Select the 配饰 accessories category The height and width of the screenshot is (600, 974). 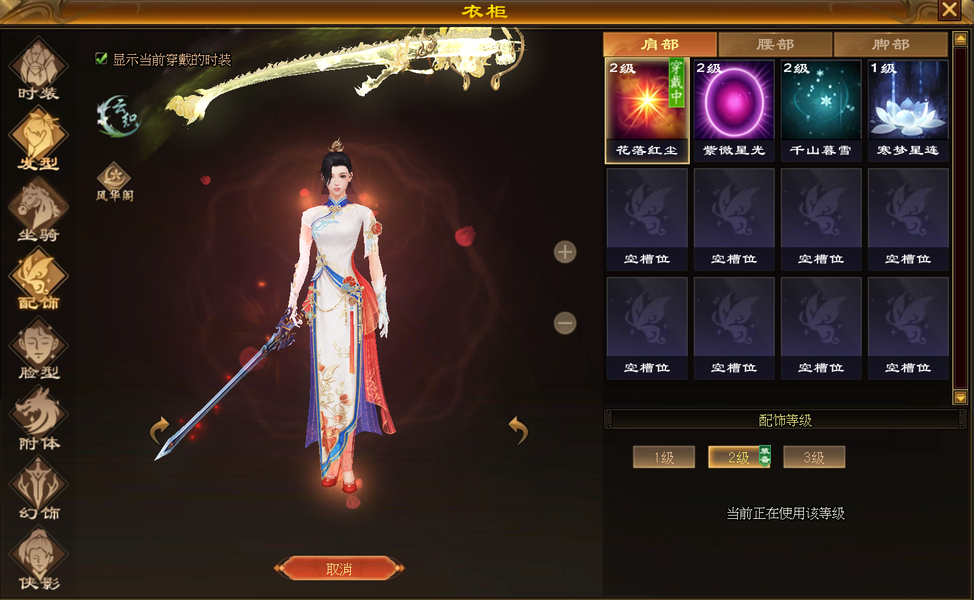coord(39,278)
